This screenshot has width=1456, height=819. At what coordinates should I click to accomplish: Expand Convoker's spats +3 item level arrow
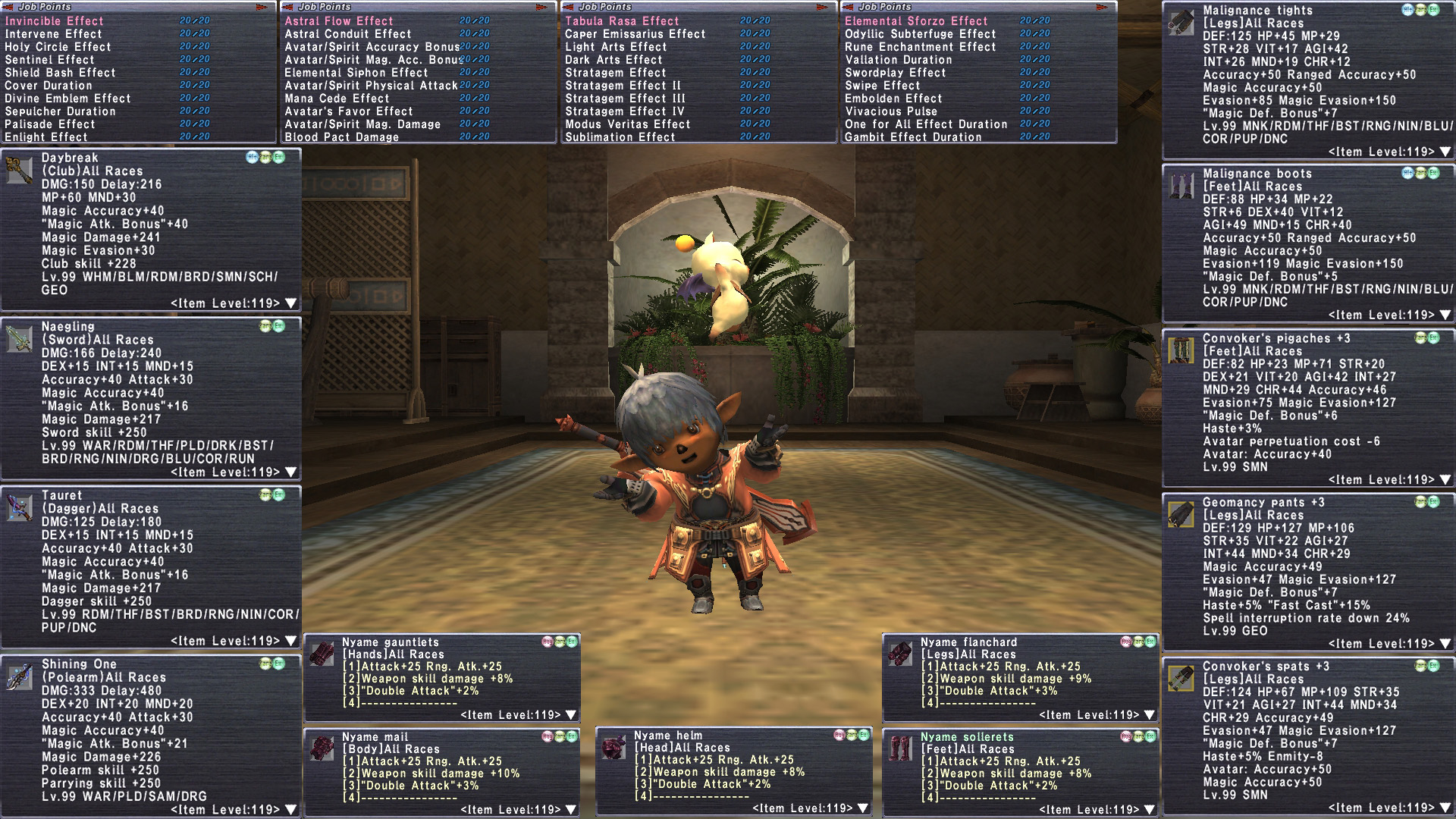(1445, 808)
